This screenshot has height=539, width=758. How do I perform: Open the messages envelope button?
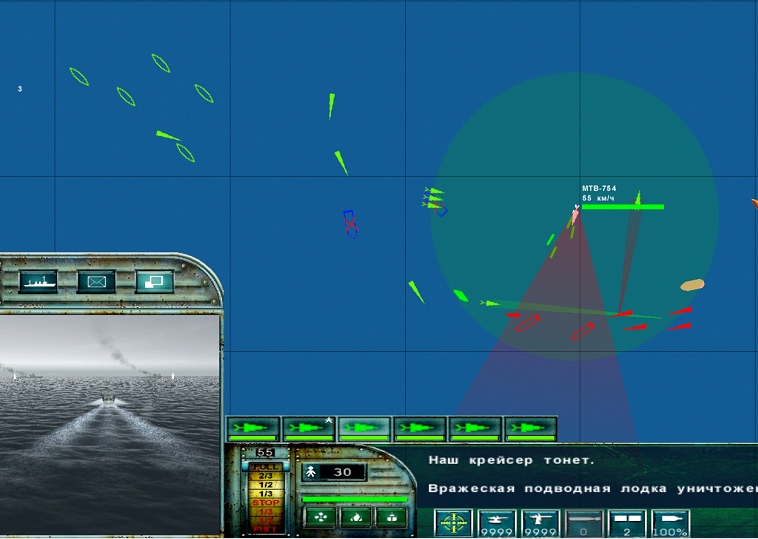[96, 282]
